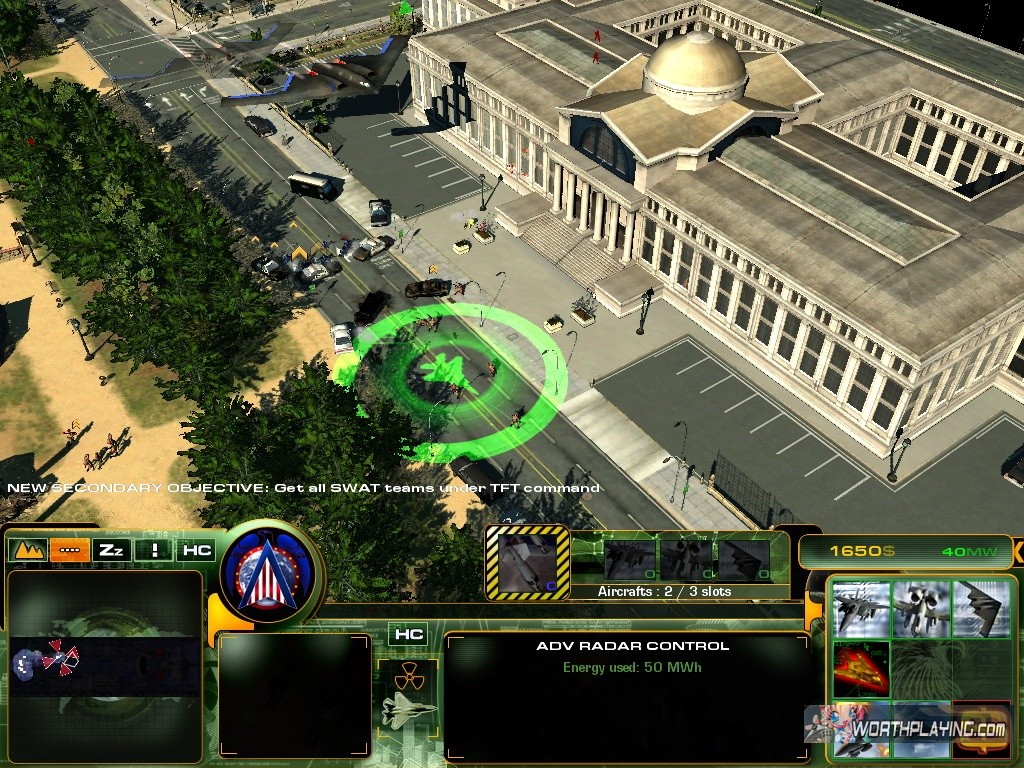Viewport: 1024px width, 768px height.
Task: Select the fighter jet under the radiation symbol
Action: (408, 710)
